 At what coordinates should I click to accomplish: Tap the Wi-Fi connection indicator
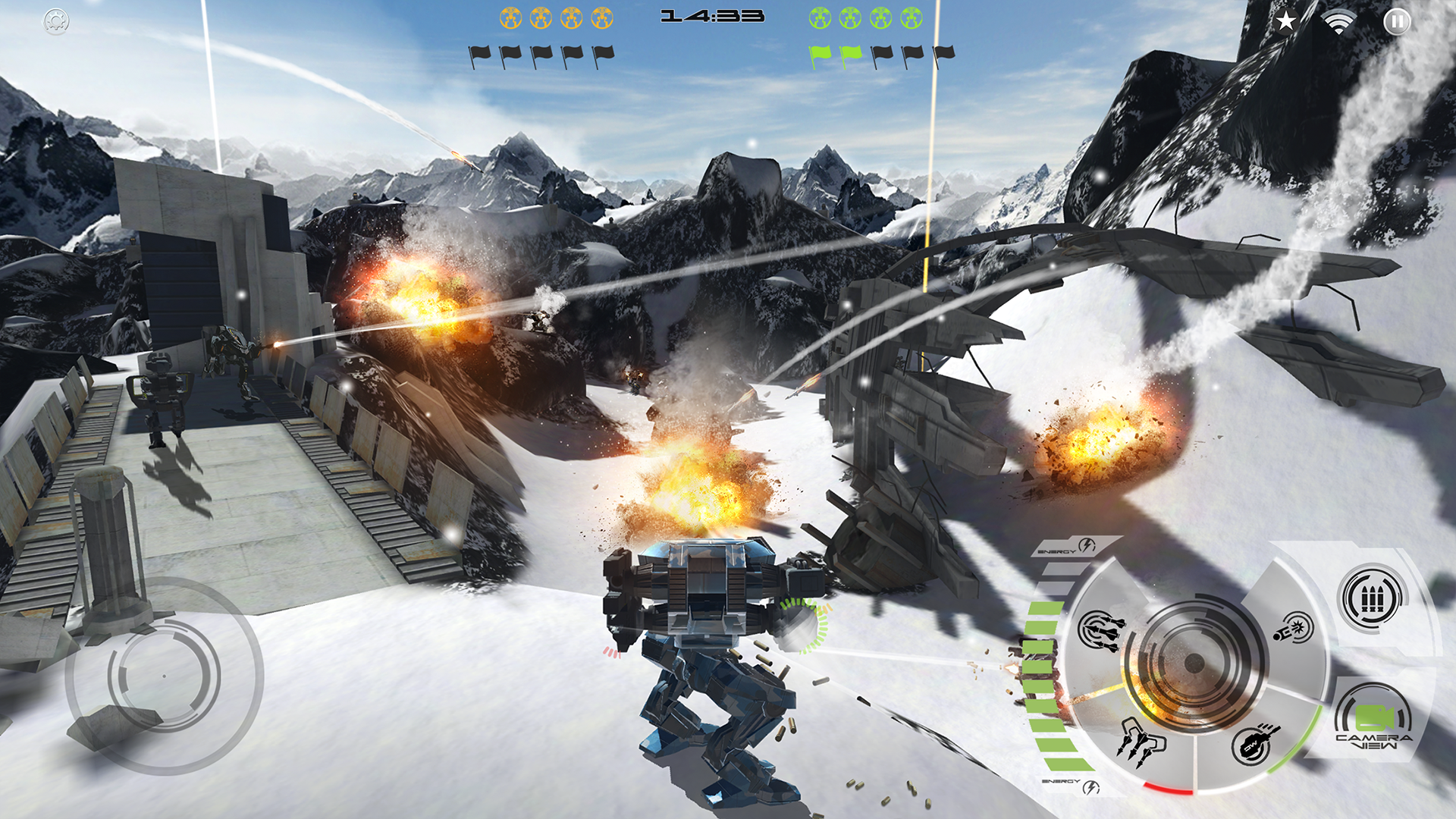click(x=1341, y=22)
